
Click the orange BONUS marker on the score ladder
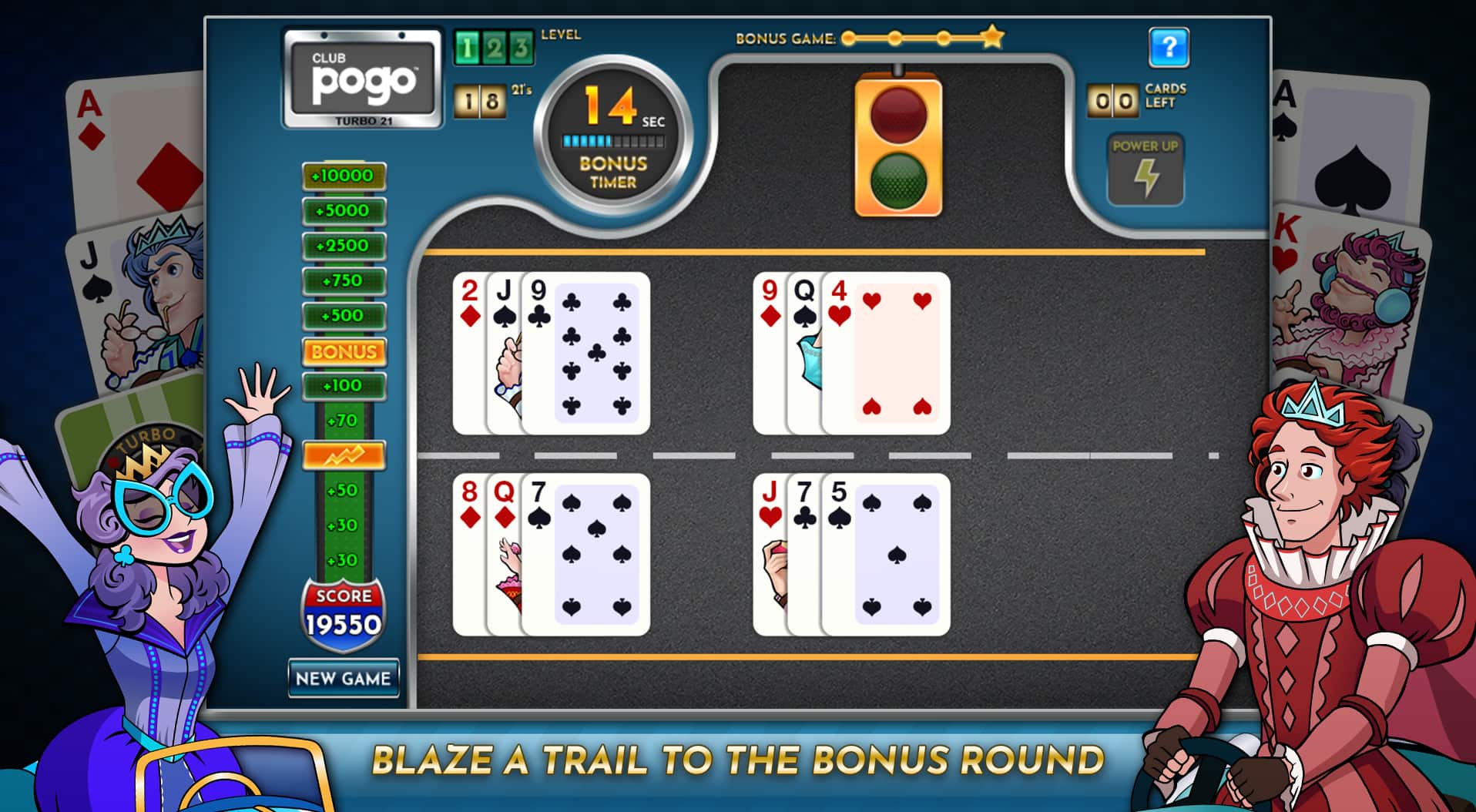(x=344, y=352)
